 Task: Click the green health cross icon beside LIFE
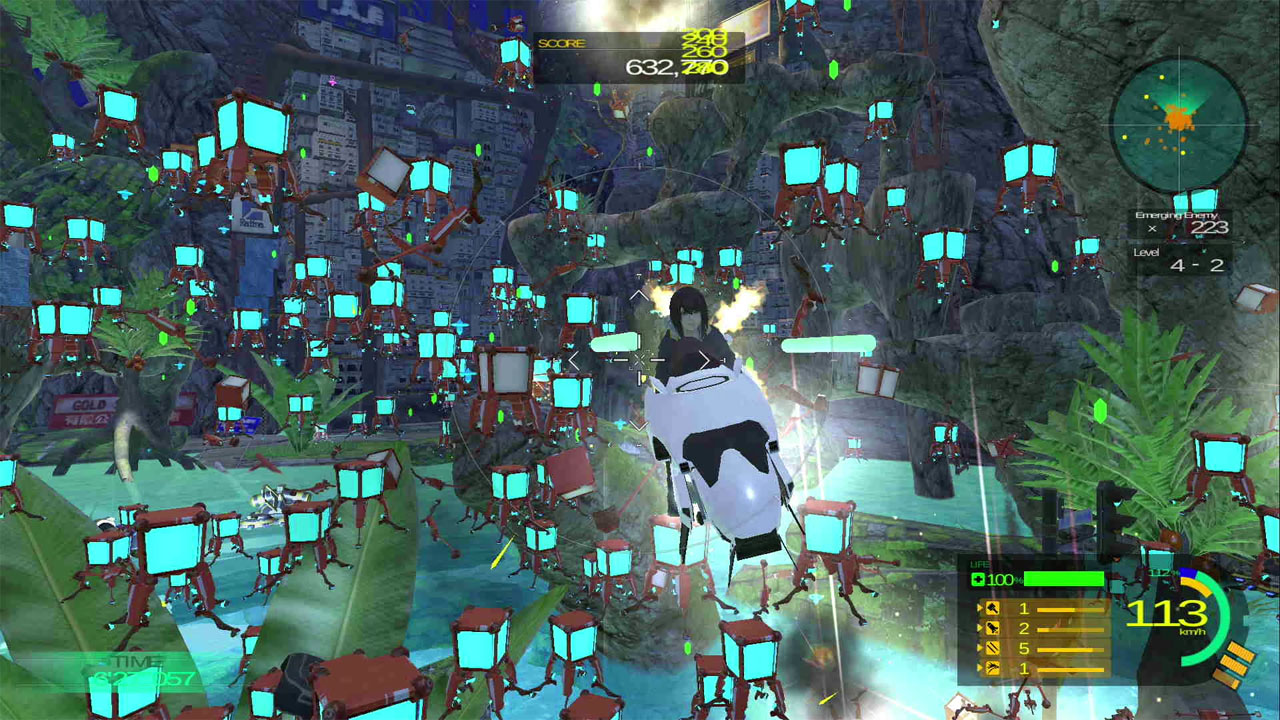977,578
